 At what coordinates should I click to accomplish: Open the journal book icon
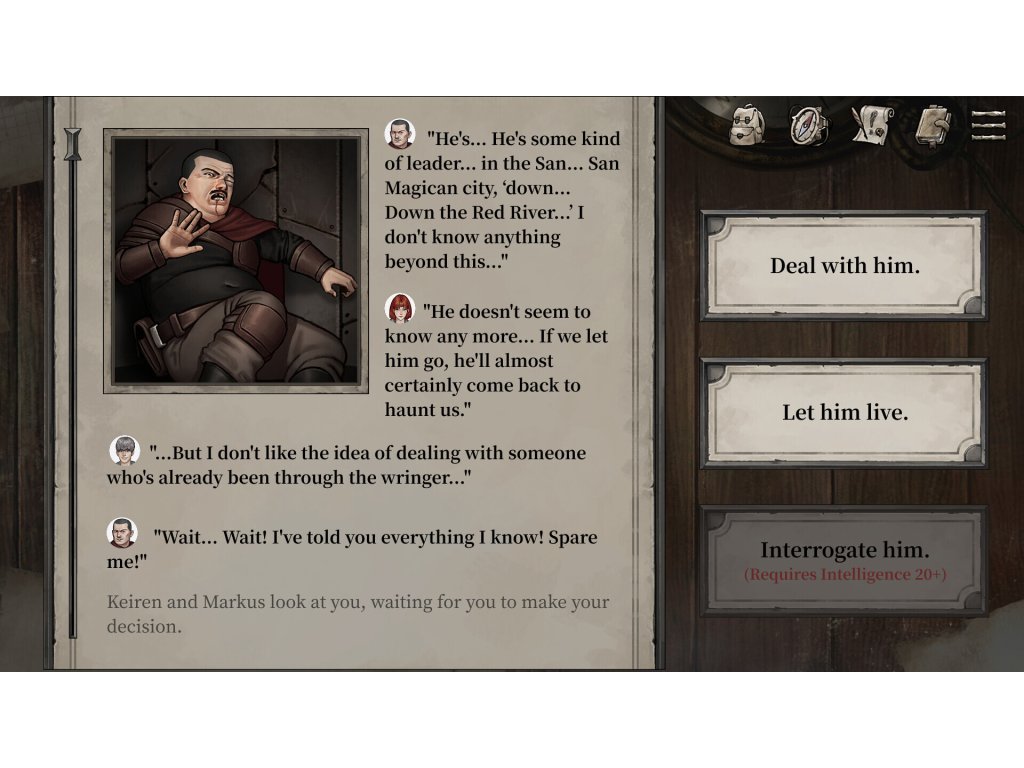[x=931, y=126]
